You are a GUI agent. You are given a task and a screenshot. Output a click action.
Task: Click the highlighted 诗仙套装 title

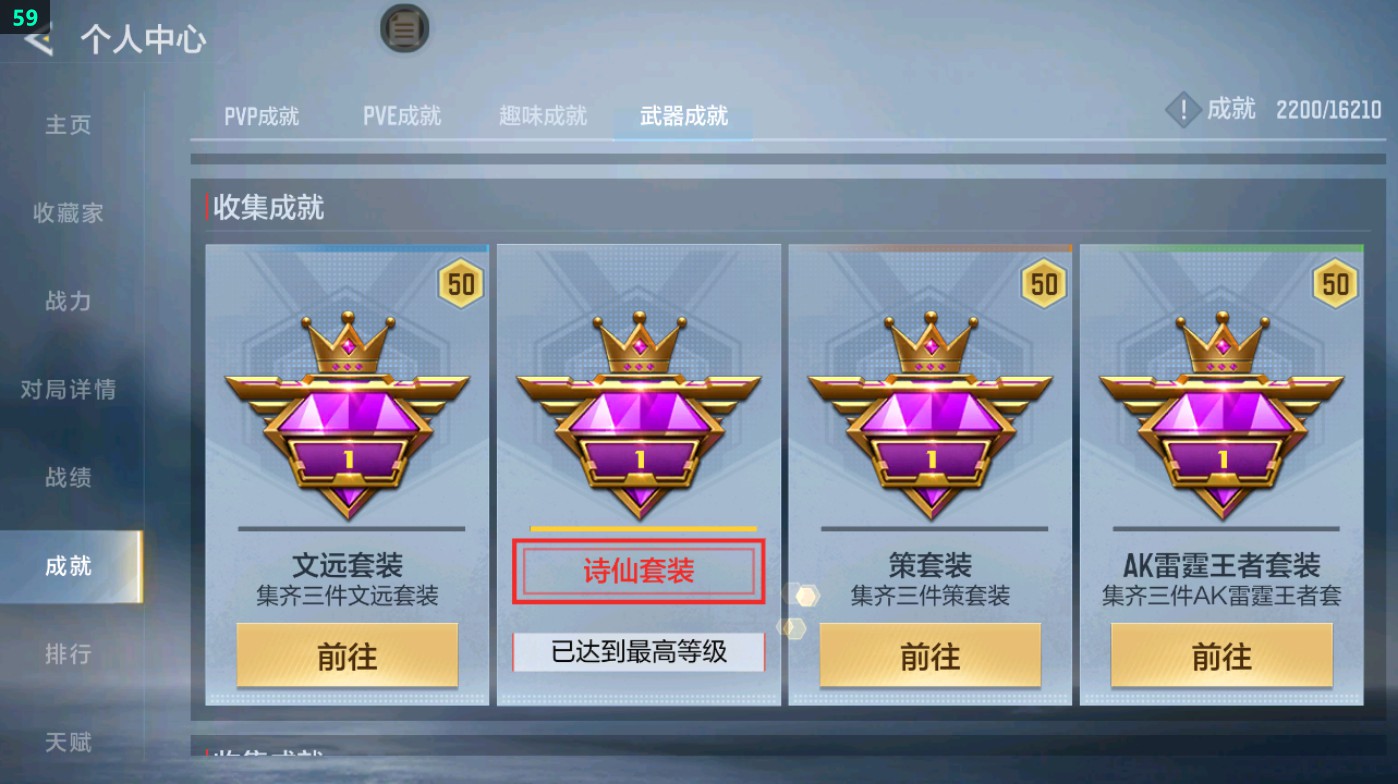(638, 570)
